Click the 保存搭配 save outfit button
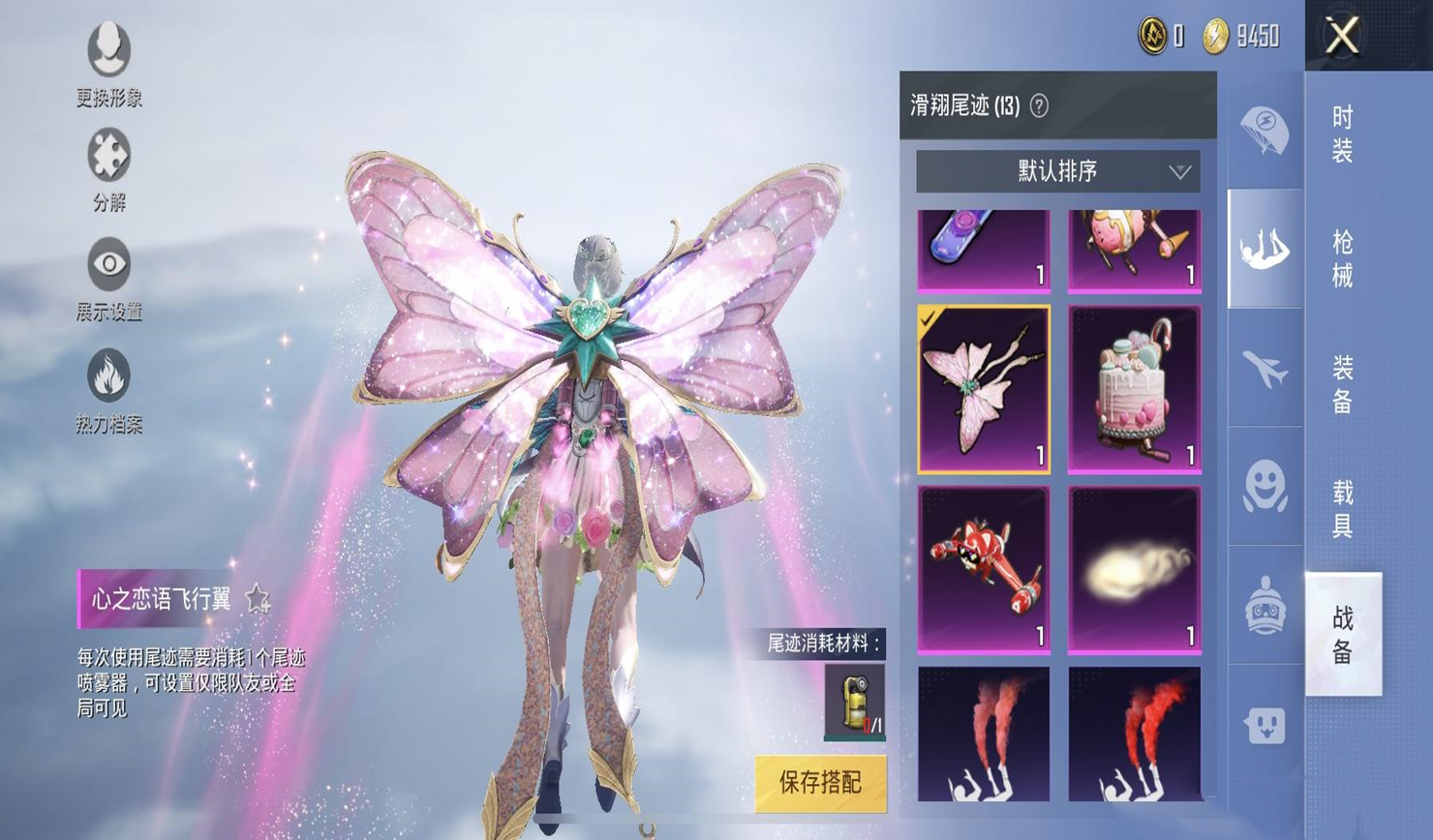The height and width of the screenshot is (840, 1433). point(823,782)
